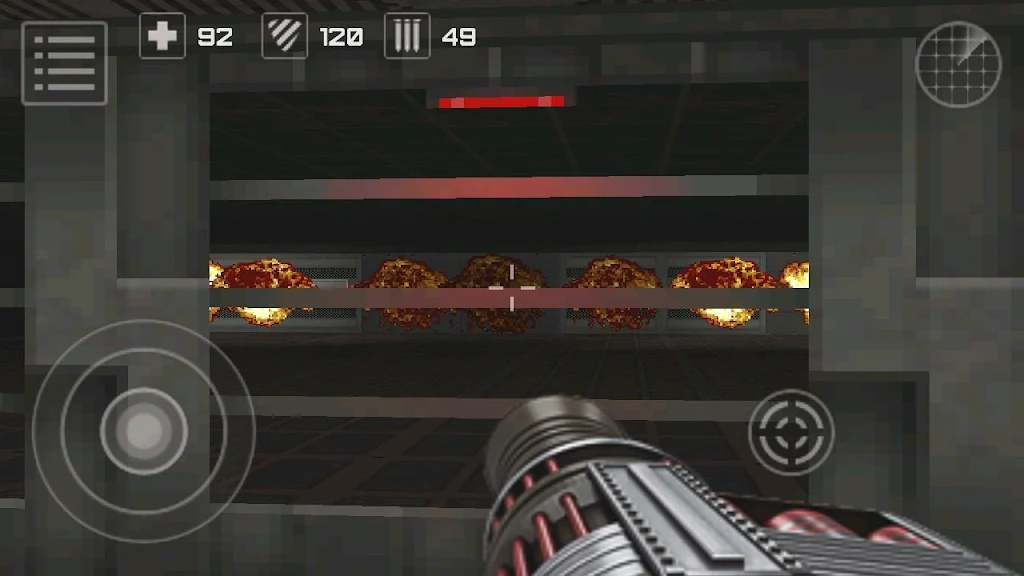
Task: Tap the radar minimap circle
Action: click(958, 65)
